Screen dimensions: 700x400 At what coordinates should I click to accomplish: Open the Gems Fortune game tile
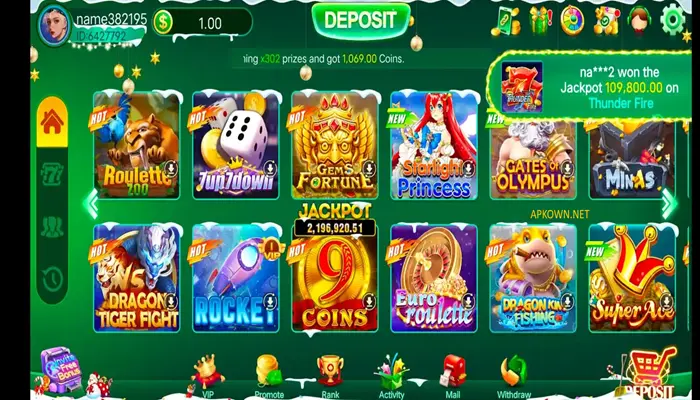point(334,145)
